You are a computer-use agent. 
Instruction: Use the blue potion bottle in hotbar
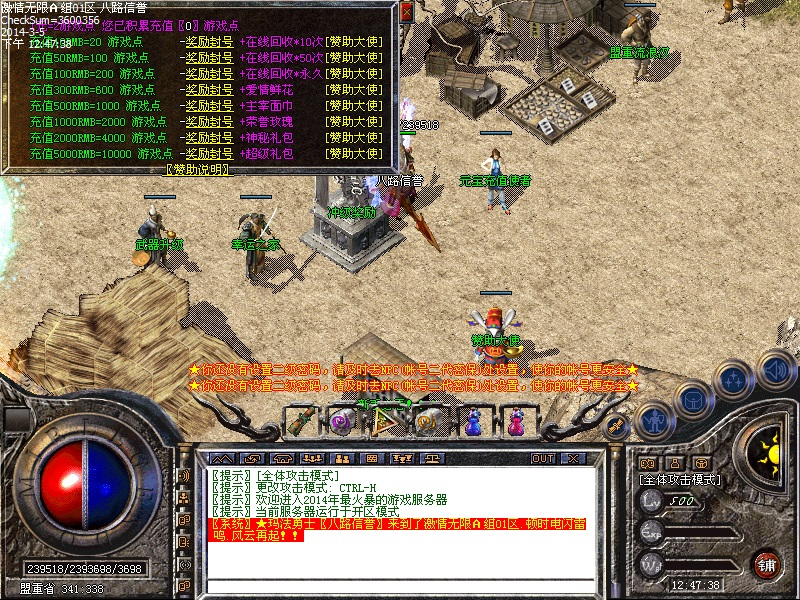click(474, 422)
